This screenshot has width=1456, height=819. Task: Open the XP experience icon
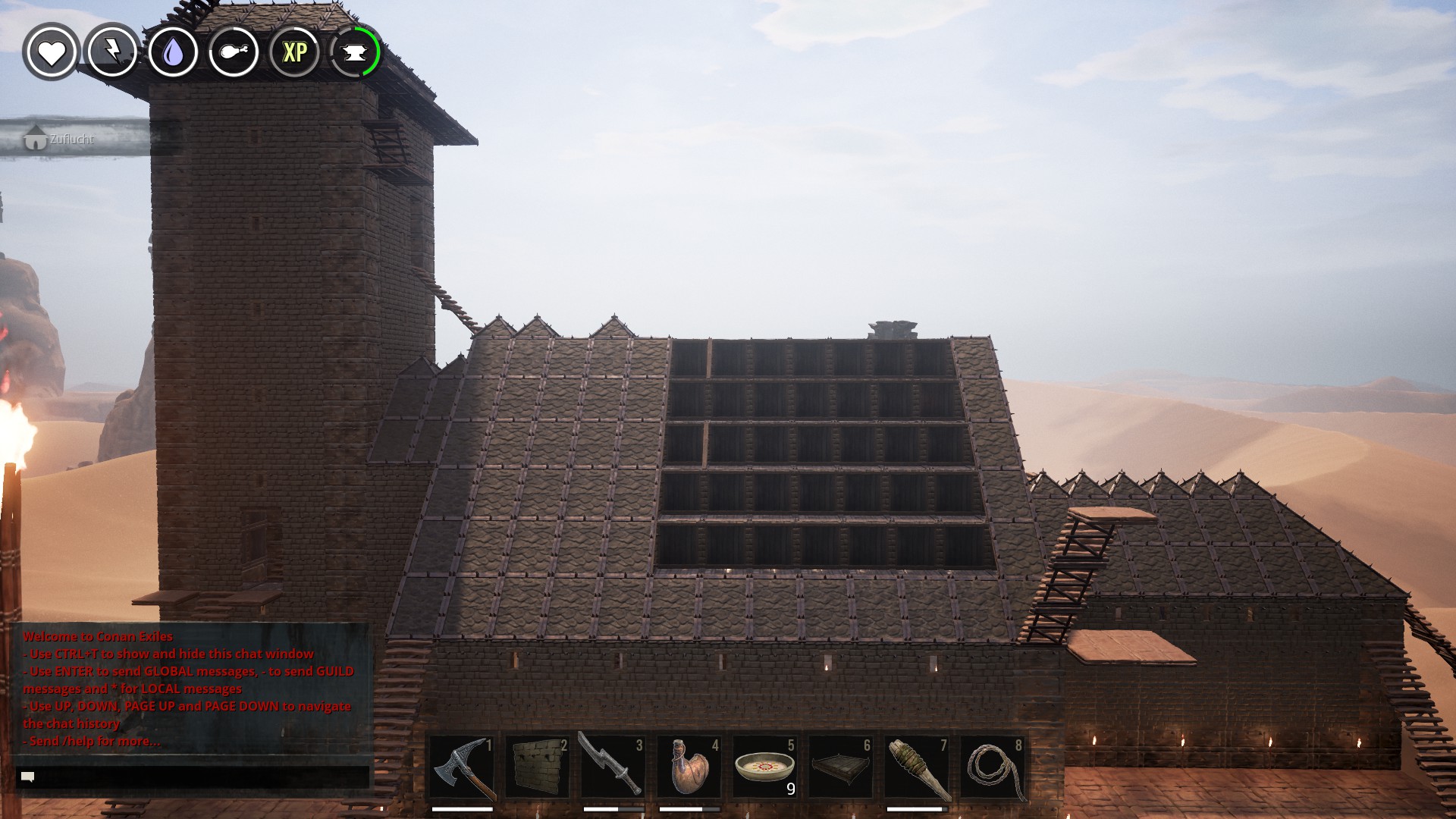[294, 52]
